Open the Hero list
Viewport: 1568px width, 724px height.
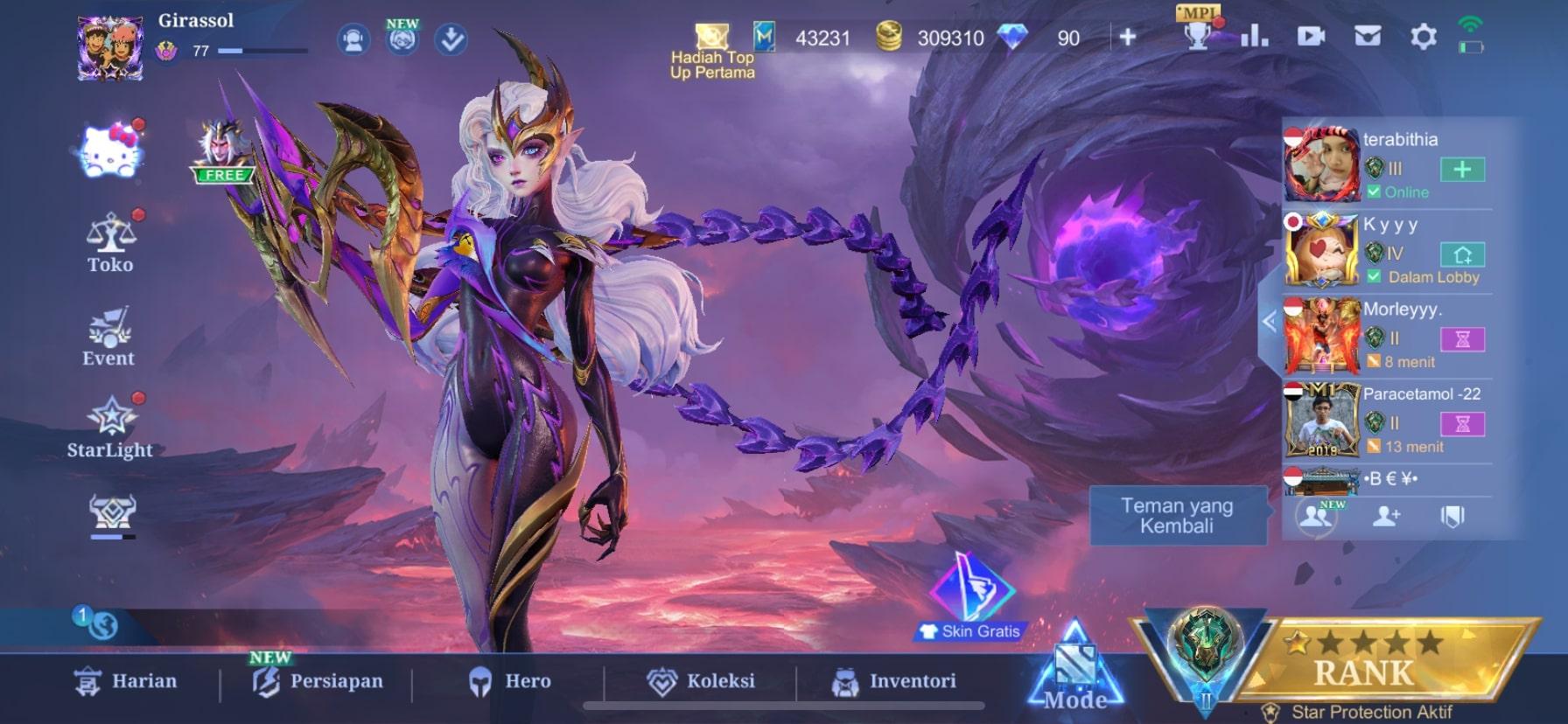point(510,681)
